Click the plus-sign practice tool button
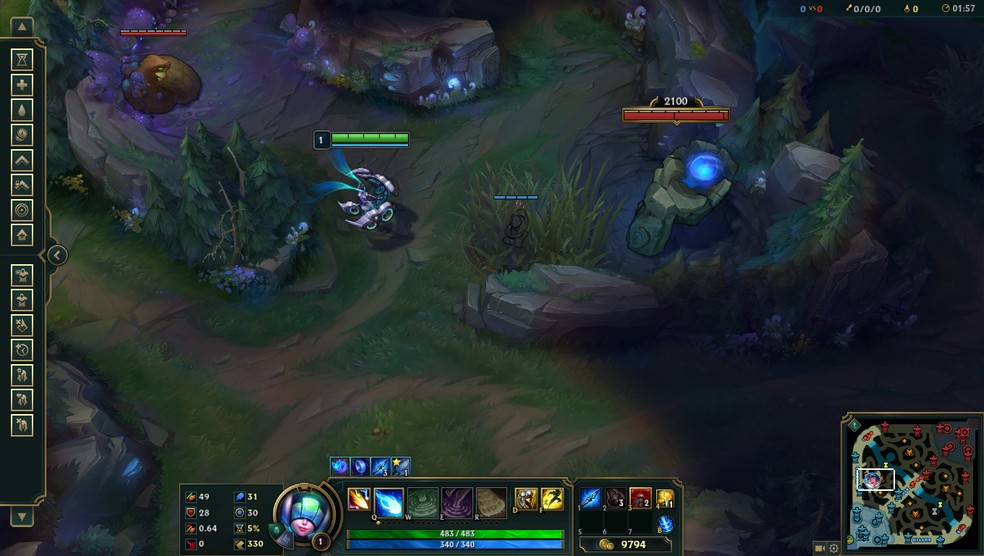Viewport: 984px width, 556px height. 22,85
